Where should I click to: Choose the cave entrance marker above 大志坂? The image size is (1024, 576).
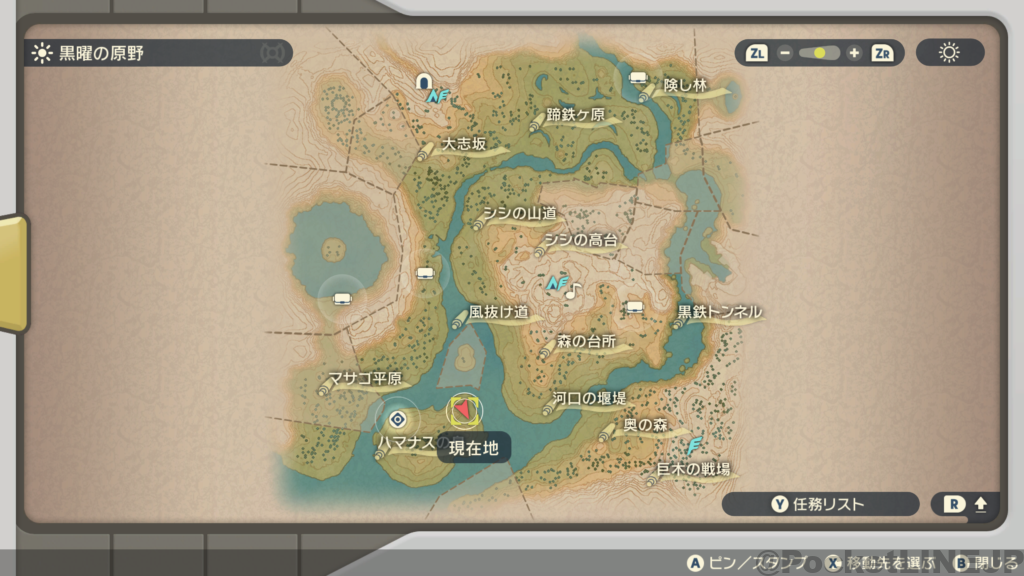point(424,81)
